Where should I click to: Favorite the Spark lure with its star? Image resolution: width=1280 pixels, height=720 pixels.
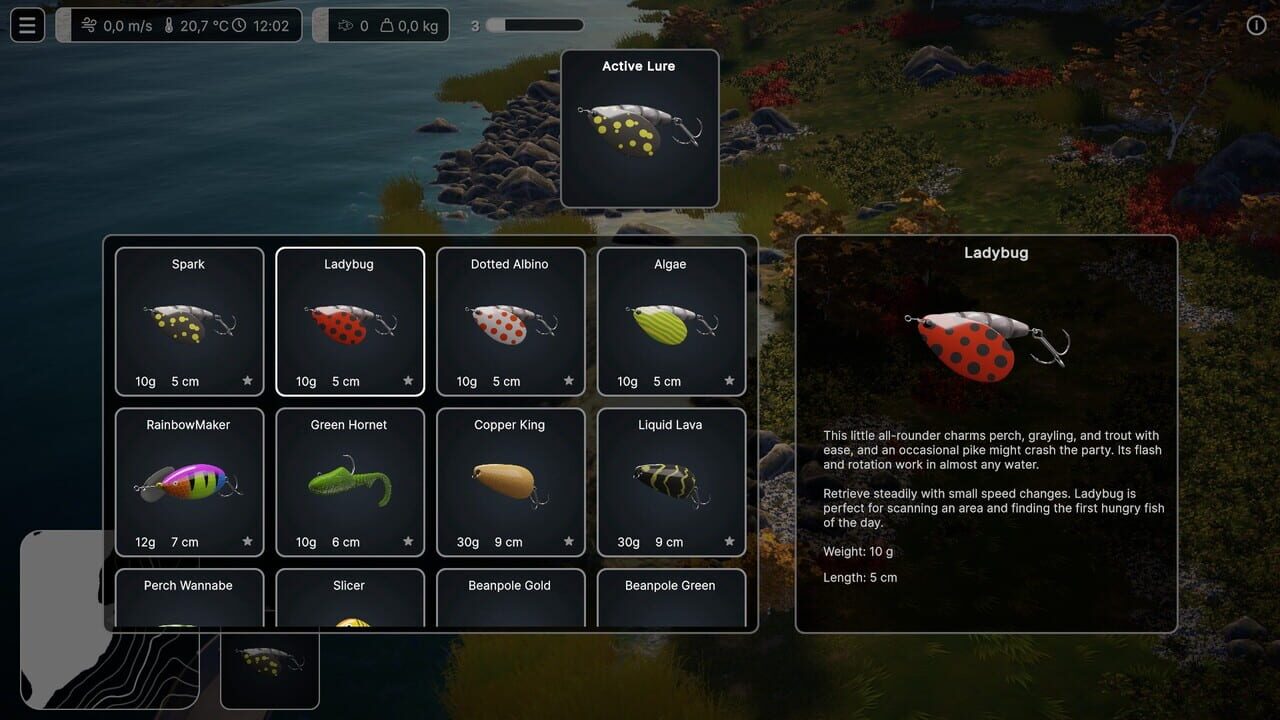[x=247, y=381]
